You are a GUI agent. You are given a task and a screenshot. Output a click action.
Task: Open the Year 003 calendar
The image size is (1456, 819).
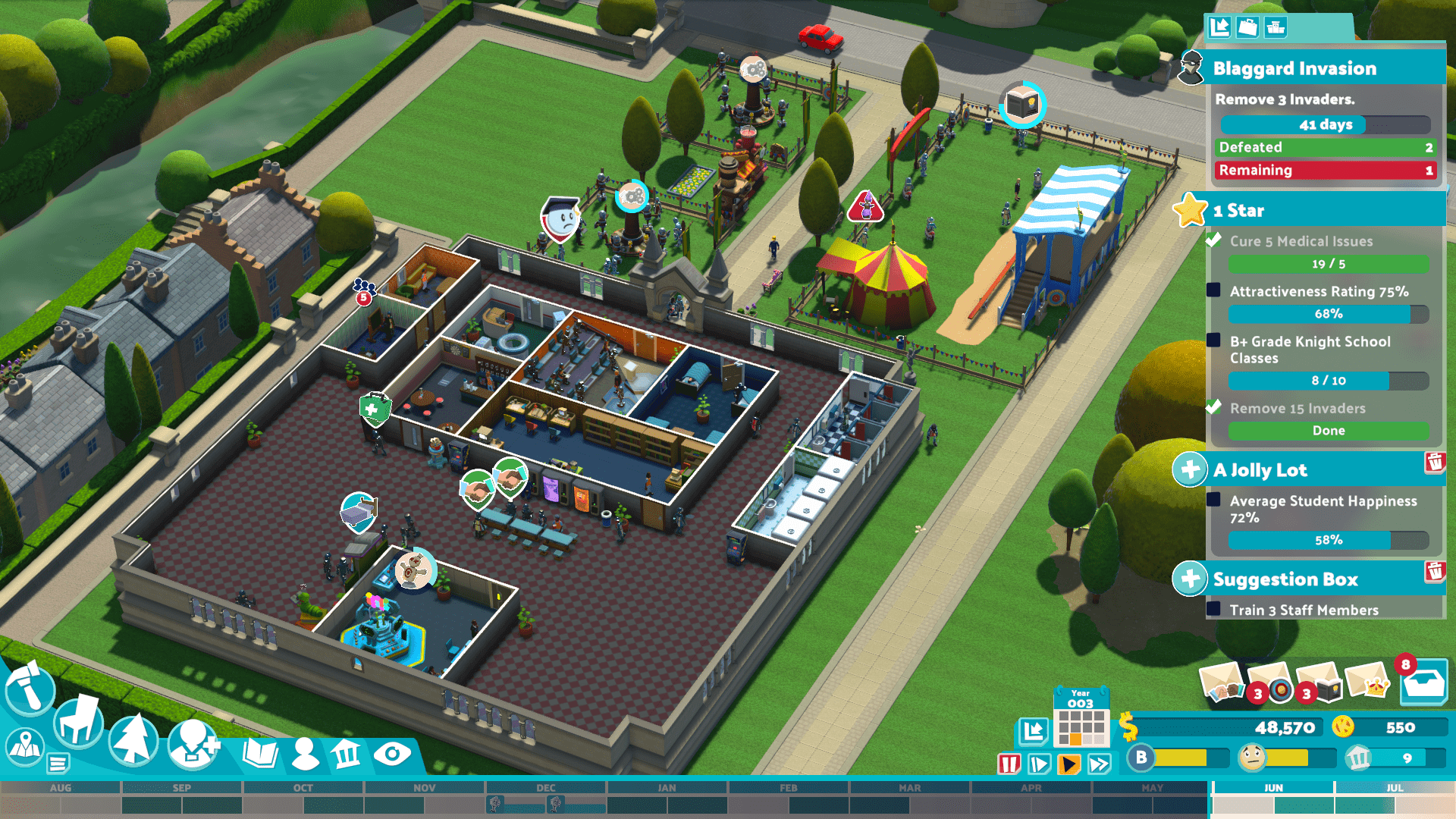(x=1081, y=717)
